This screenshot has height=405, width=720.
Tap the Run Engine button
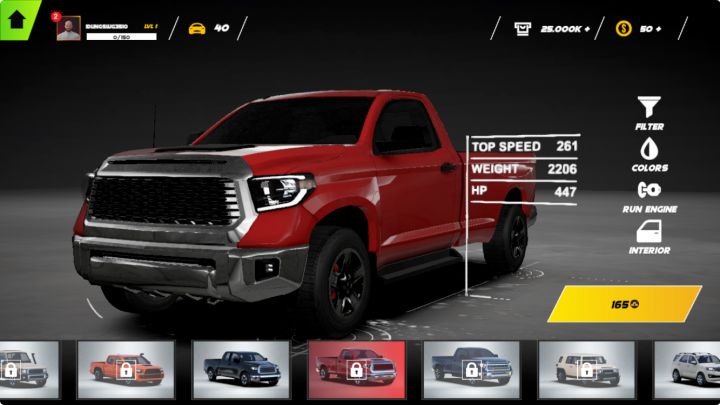point(649,194)
